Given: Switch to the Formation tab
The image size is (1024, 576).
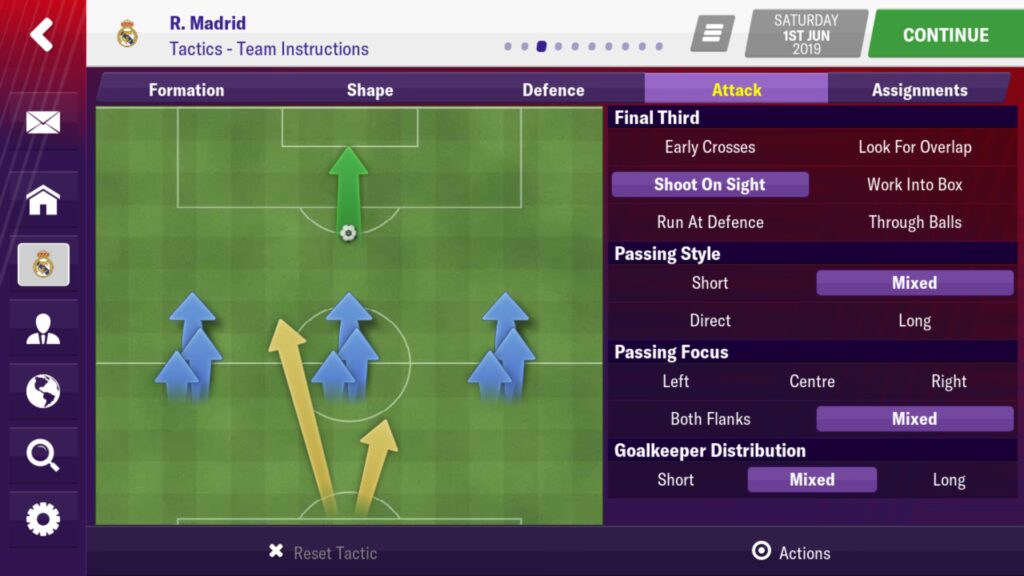Looking at the screenshot, I should click(x=186, y=90).
